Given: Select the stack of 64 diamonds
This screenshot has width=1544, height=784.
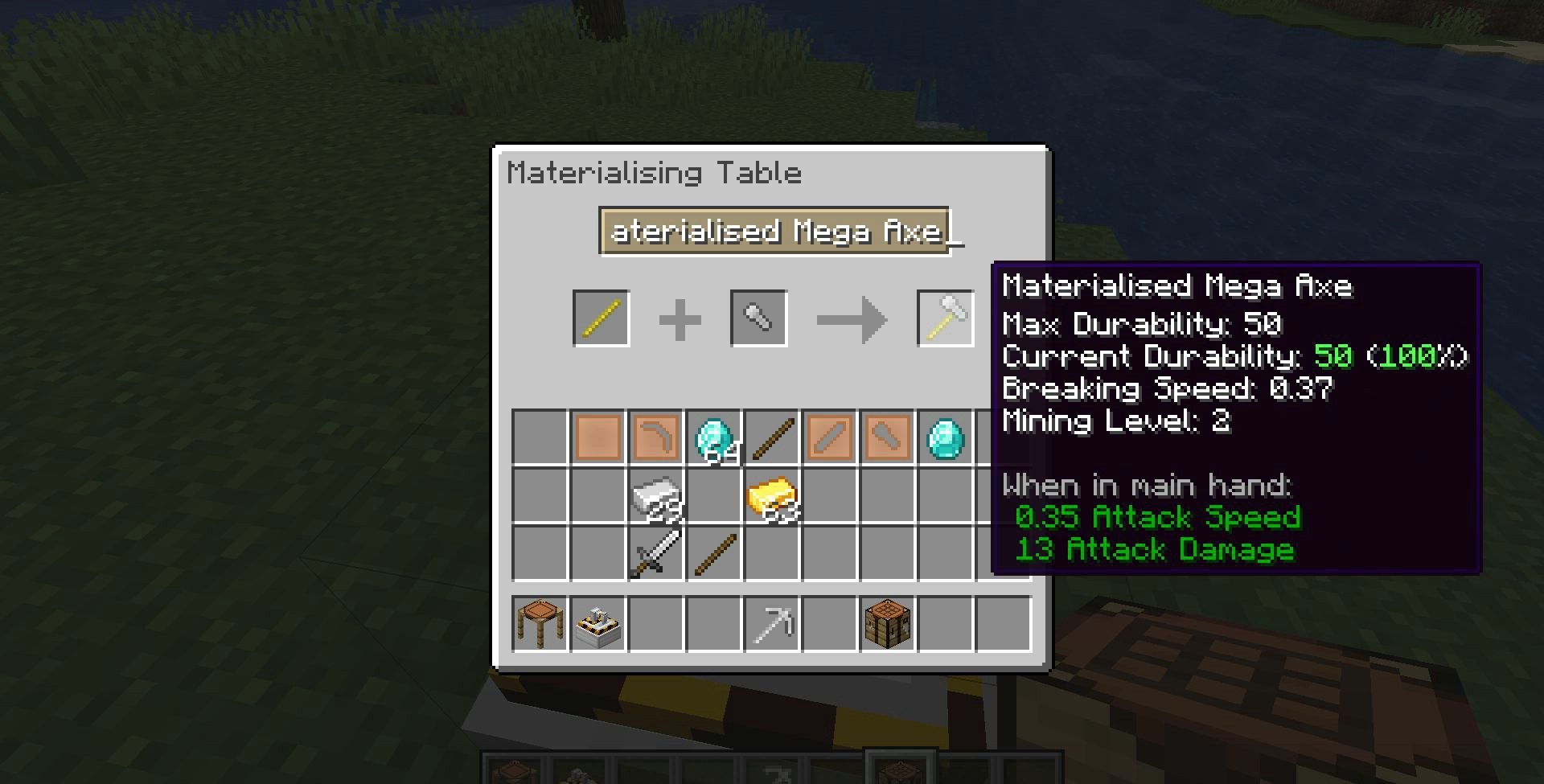Looking at the screenshot, I should [x=714, y=438].
